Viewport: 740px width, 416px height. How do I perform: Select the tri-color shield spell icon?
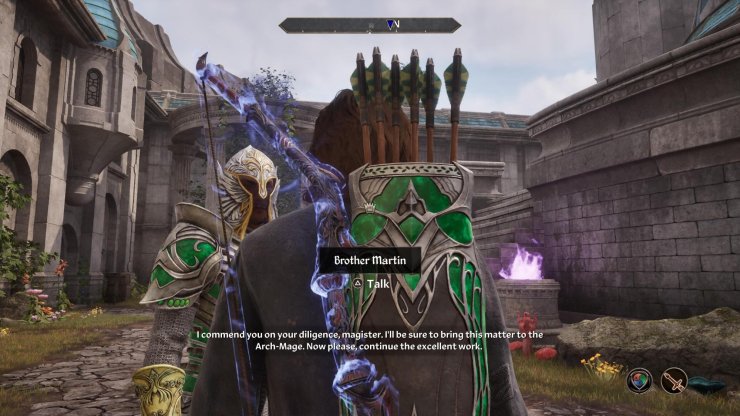(640, 380)
